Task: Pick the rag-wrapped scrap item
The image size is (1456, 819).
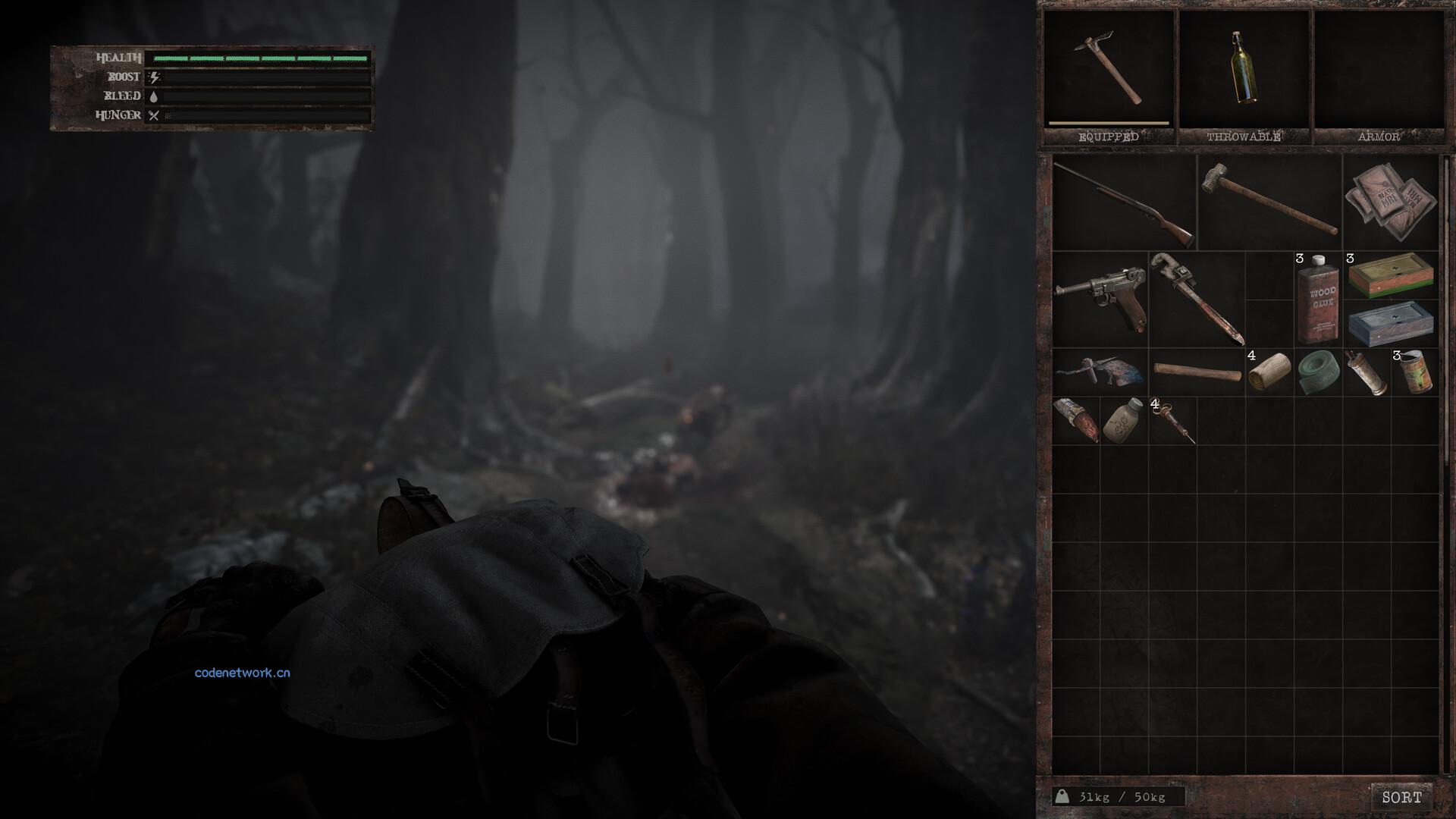Action: click(1100, 372)
